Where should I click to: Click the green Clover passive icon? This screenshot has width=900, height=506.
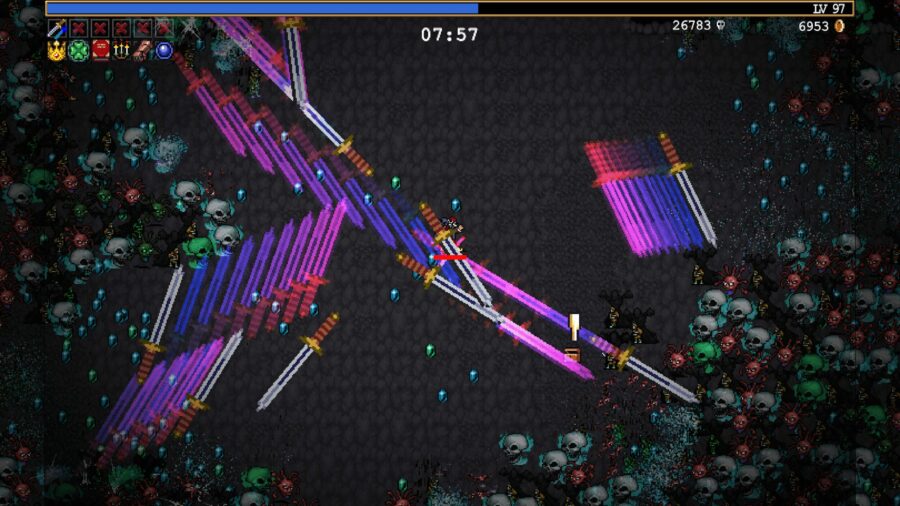(x=78, y=50)
